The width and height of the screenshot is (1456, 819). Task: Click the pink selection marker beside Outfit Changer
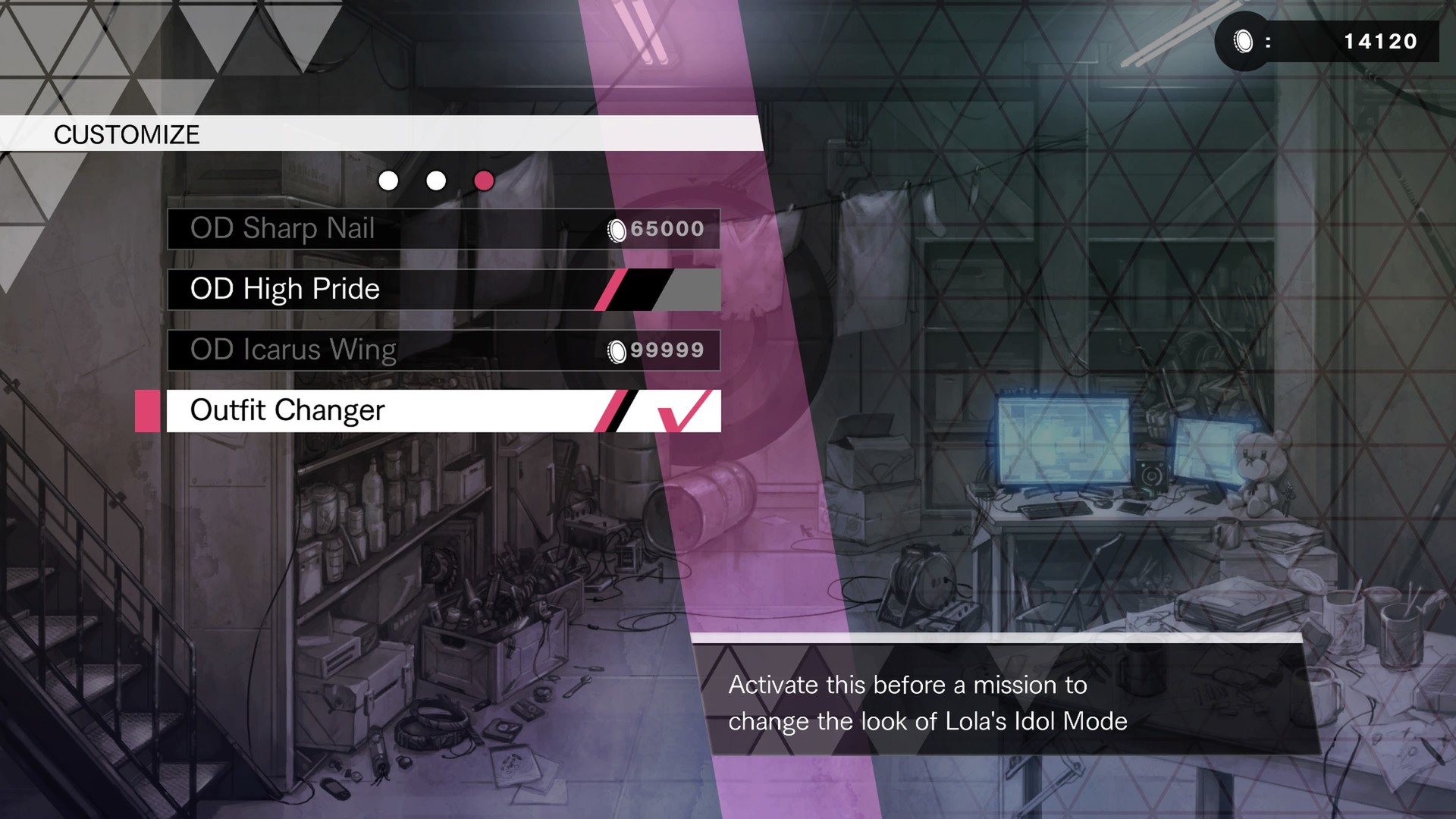tap(147, 410)
